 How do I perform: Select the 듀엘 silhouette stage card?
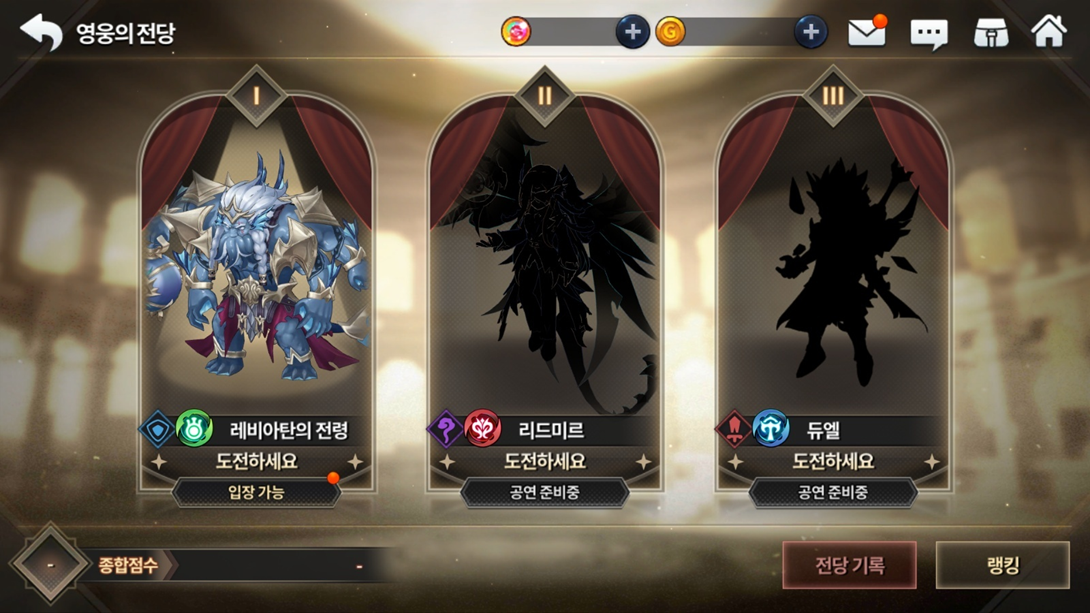click(833, 280)
